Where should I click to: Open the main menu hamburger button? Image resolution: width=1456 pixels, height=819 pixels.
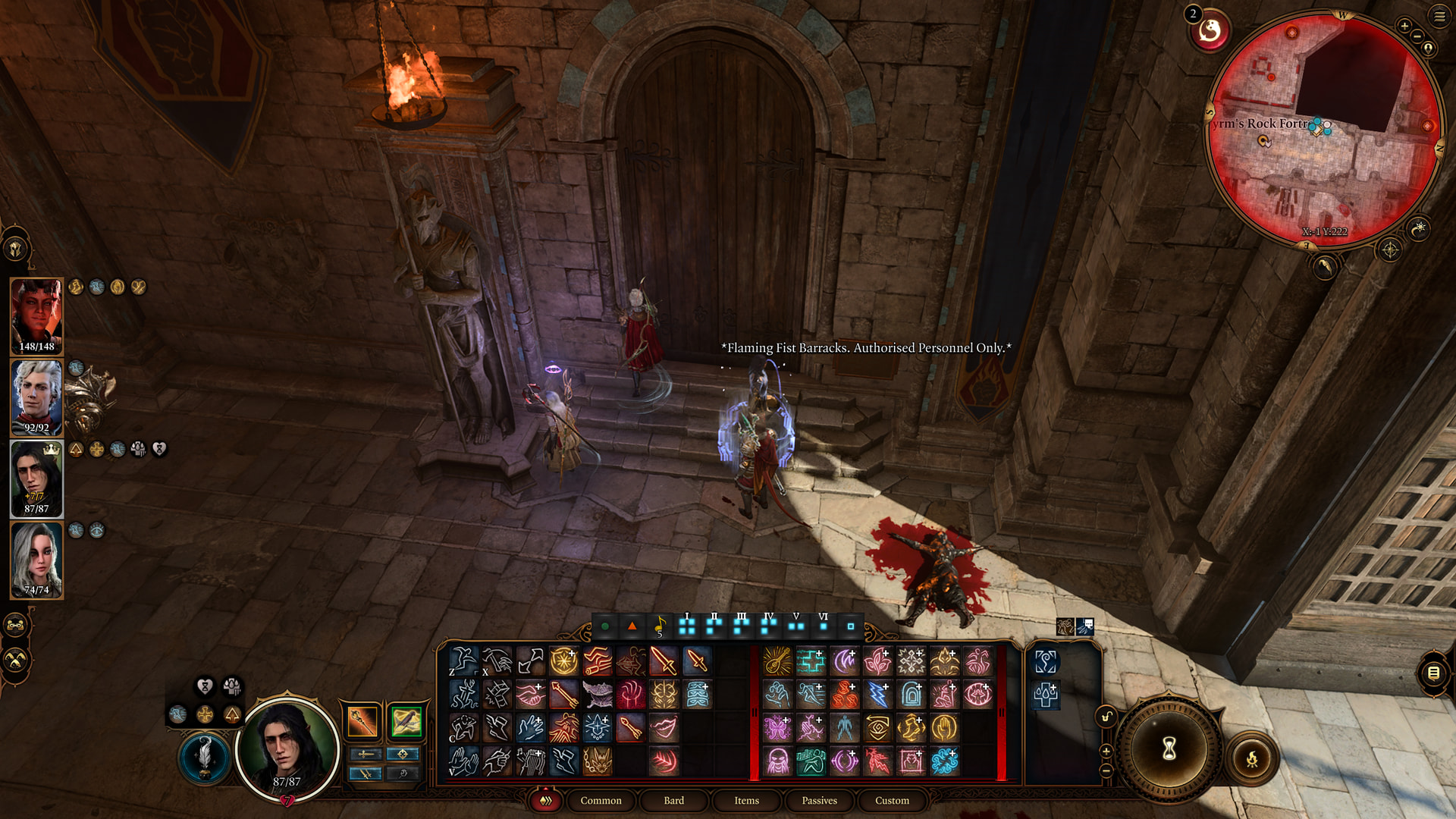[x=1439, y=16]
